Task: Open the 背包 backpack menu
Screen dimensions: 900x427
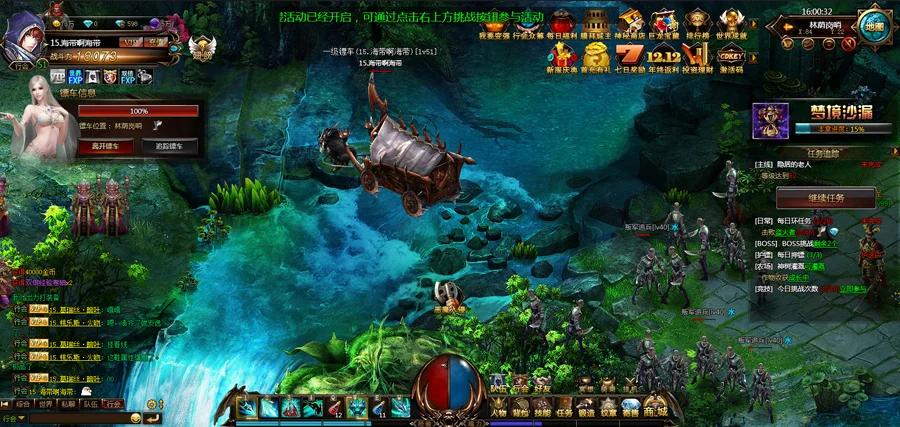Action: [x=521, y=410]
